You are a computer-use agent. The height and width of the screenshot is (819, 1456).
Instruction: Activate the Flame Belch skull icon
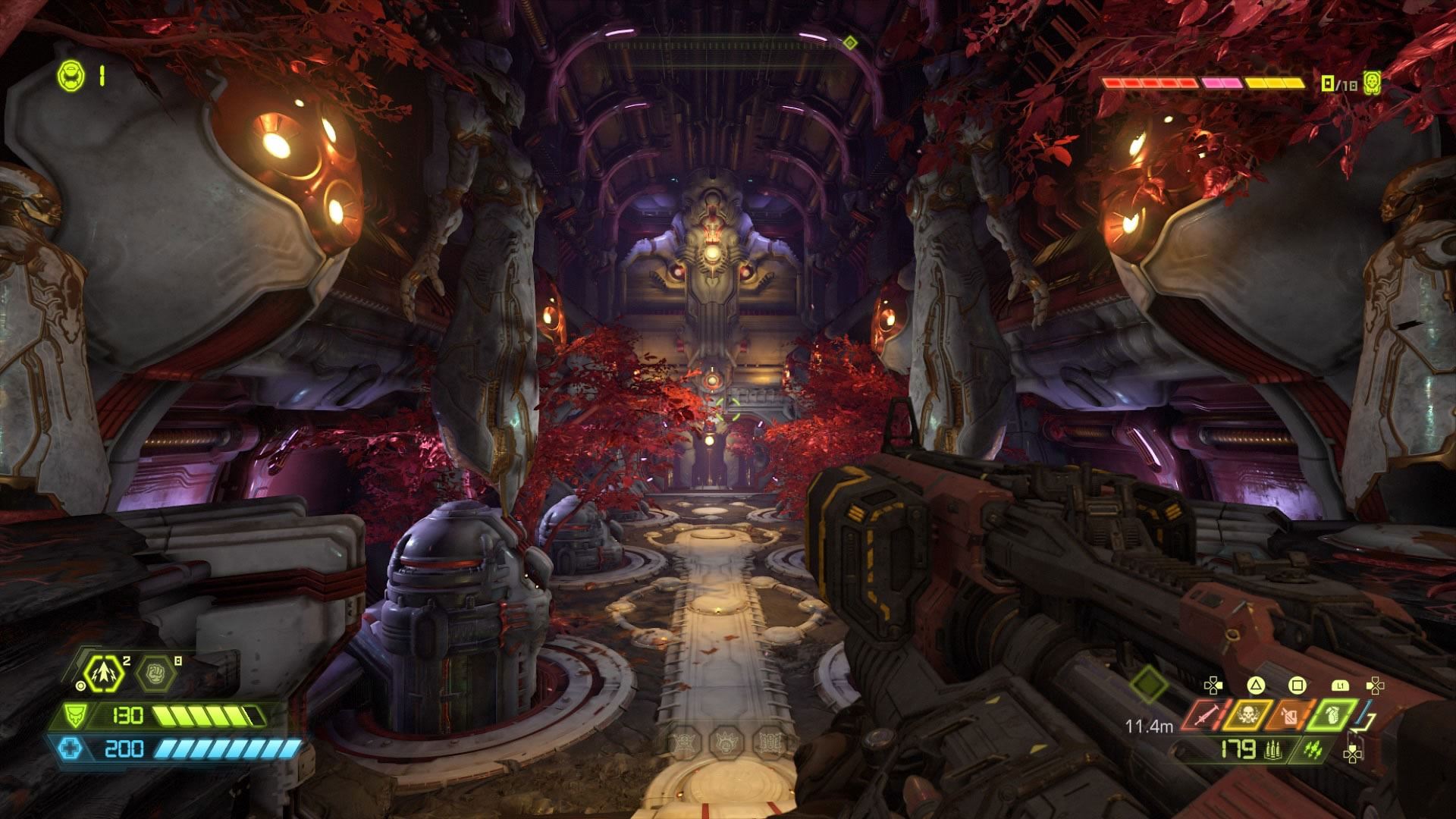pos(1244,714)
